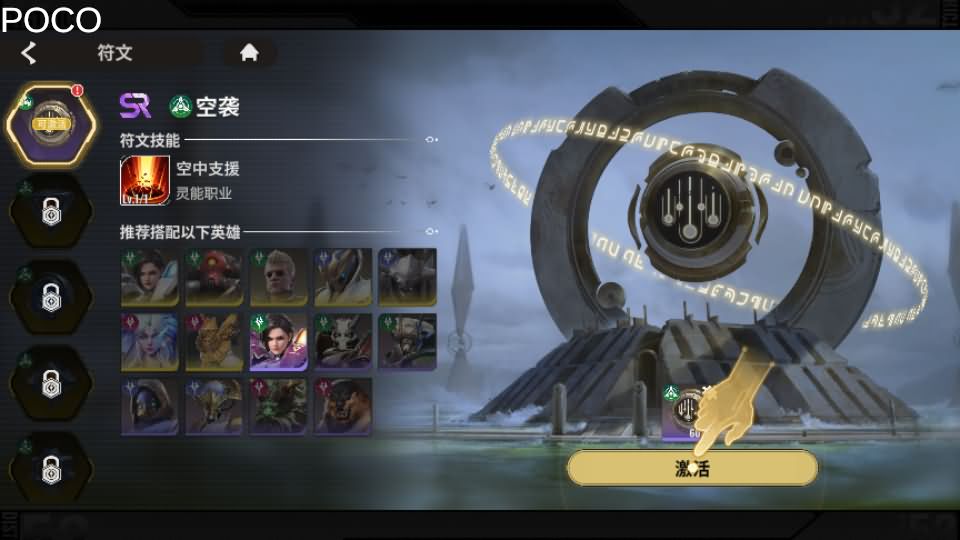Select the hooded masked hero portrait
The image size is (960, 540).
150,407
